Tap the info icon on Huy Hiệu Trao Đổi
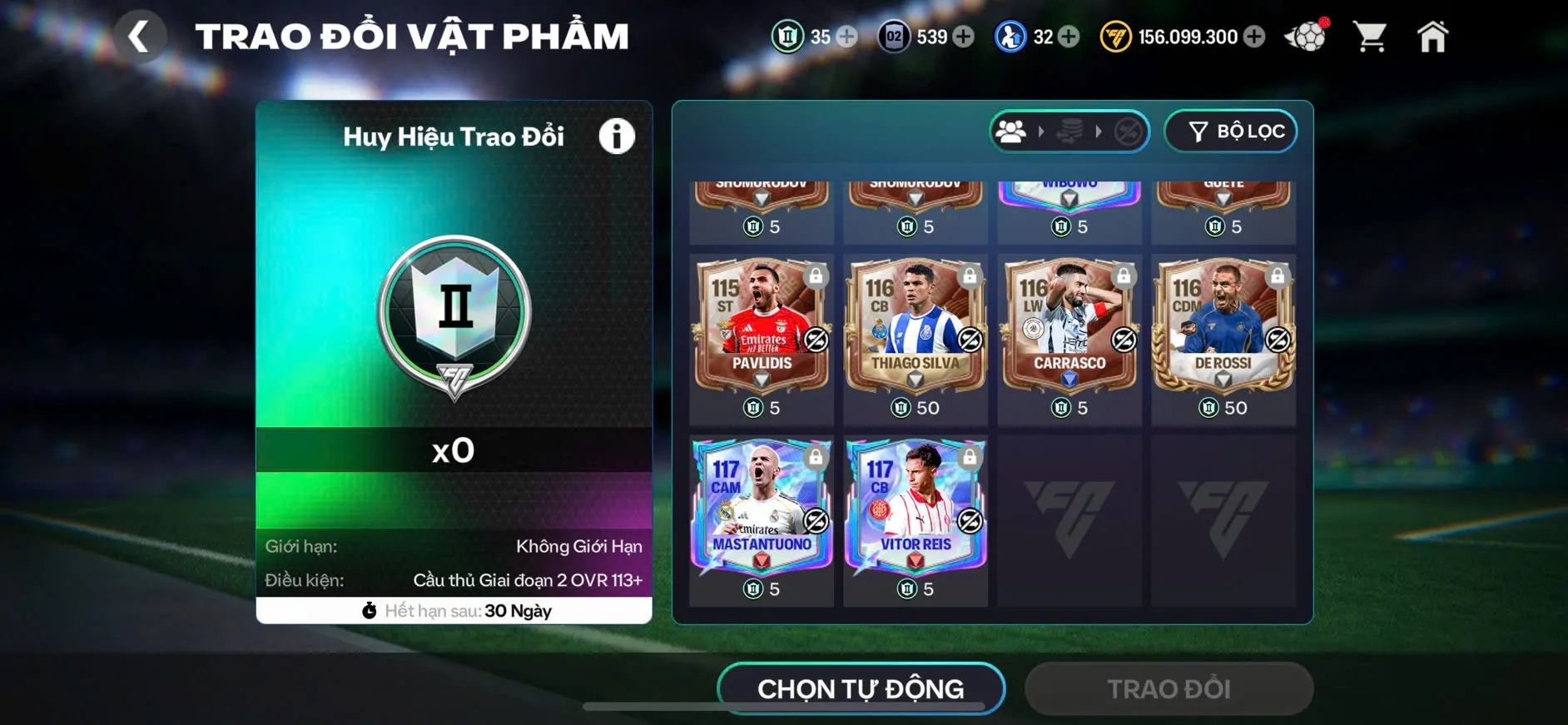This screenshot has height=725, width=1568. 616,137
